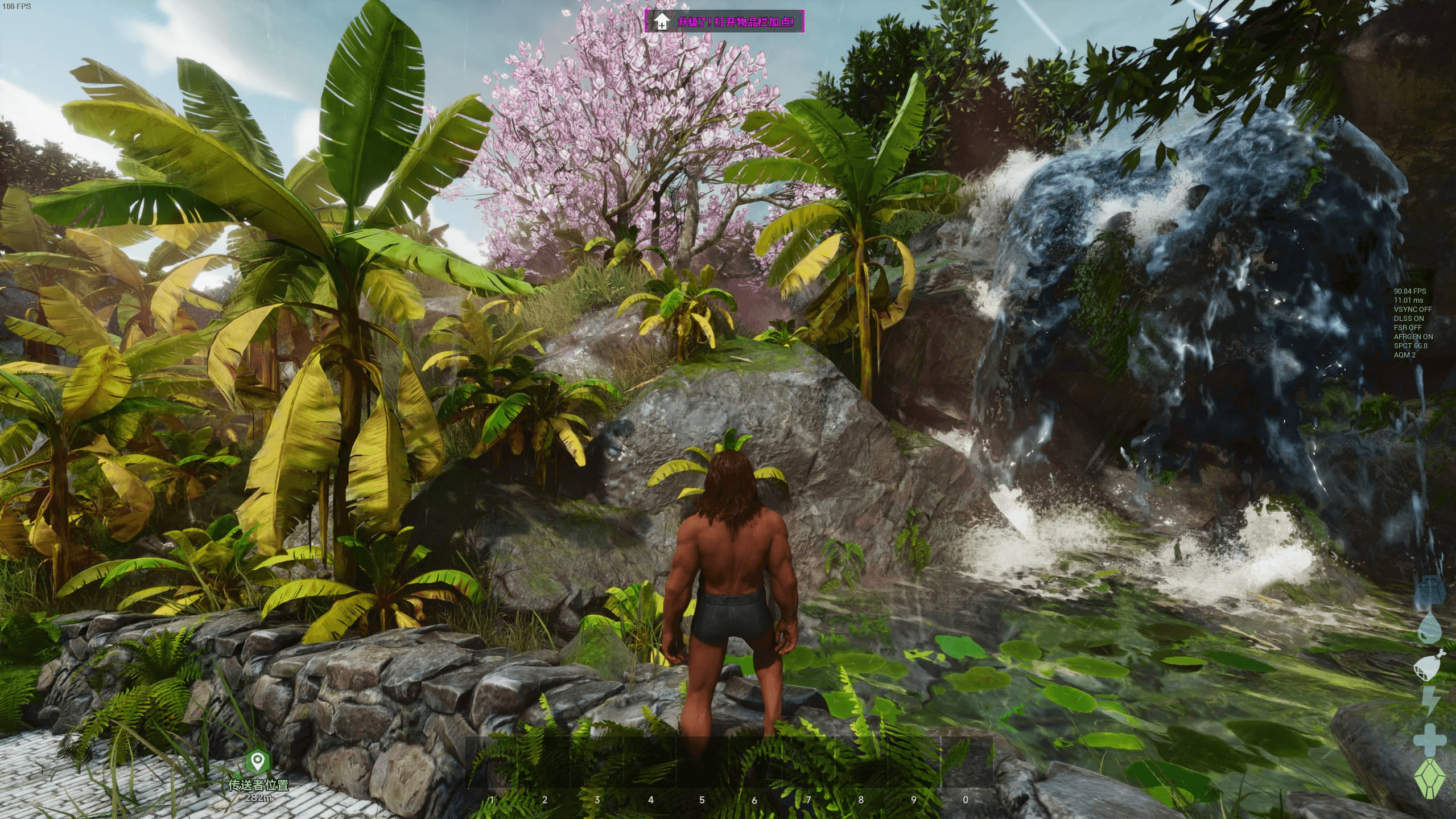Select the 传送者位置 waypoint marker

(258, 760)
